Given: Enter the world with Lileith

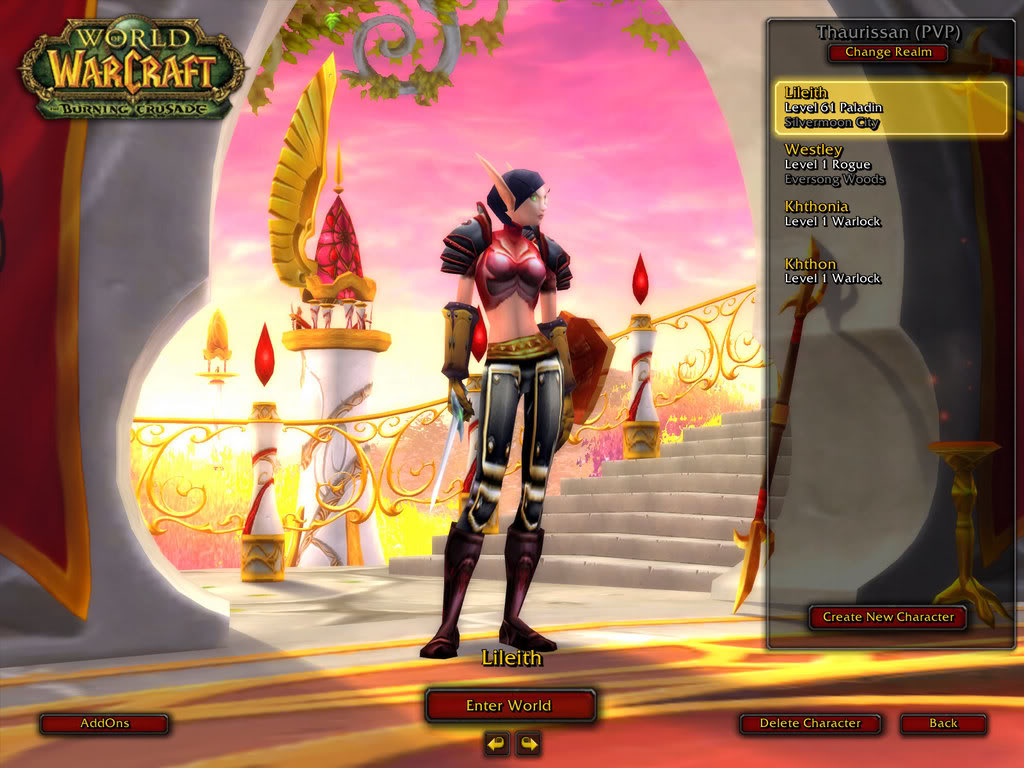Looking at the screenshot, I should click(509, 705).
